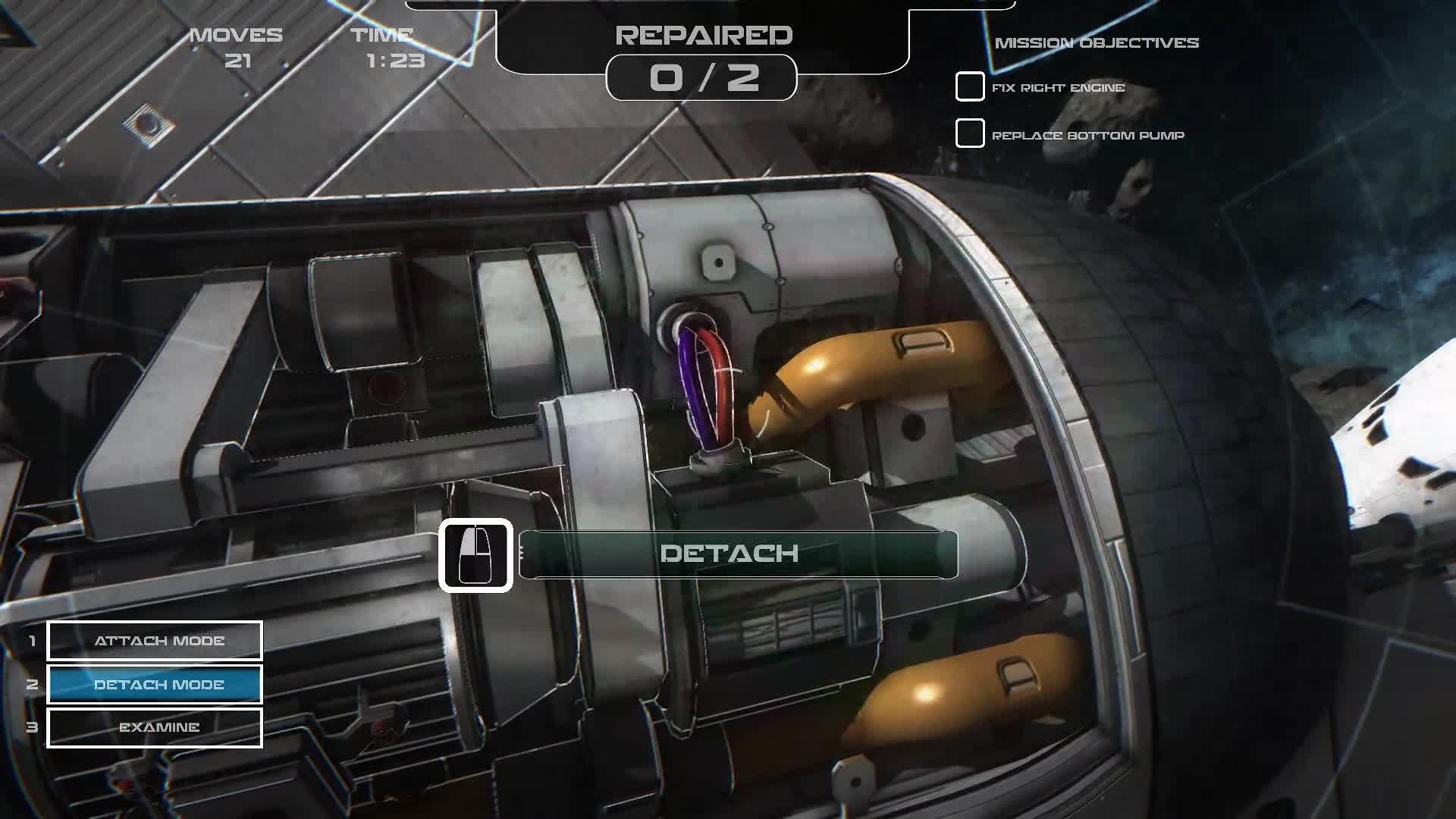The height and width of the screenshot is (819, 1456).
Task: Click the 0/2 repaired progress indicator
Action: coord(703,79)
